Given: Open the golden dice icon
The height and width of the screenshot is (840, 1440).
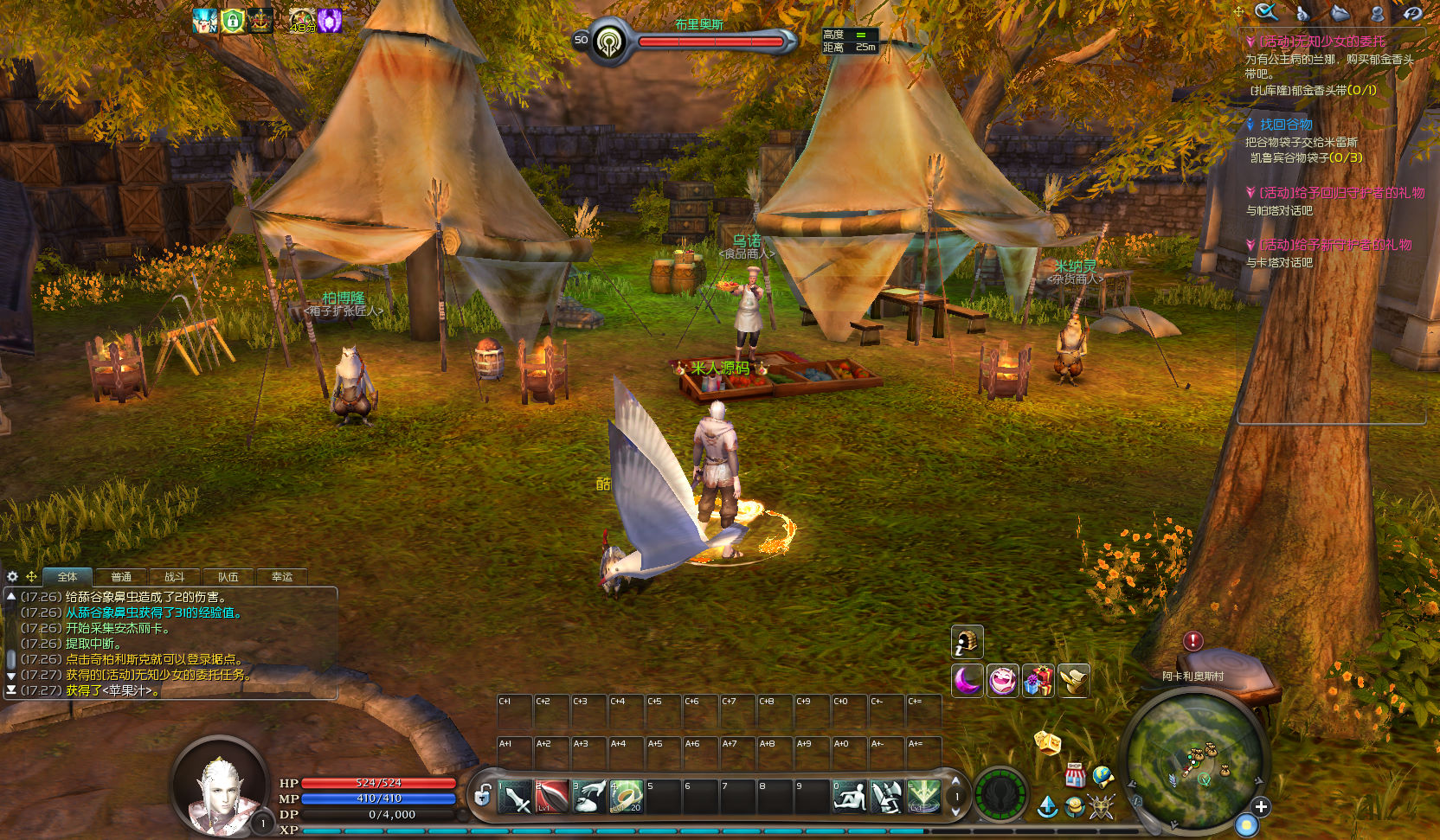Looking at the screenshot, I should [x=1047, y=742].
